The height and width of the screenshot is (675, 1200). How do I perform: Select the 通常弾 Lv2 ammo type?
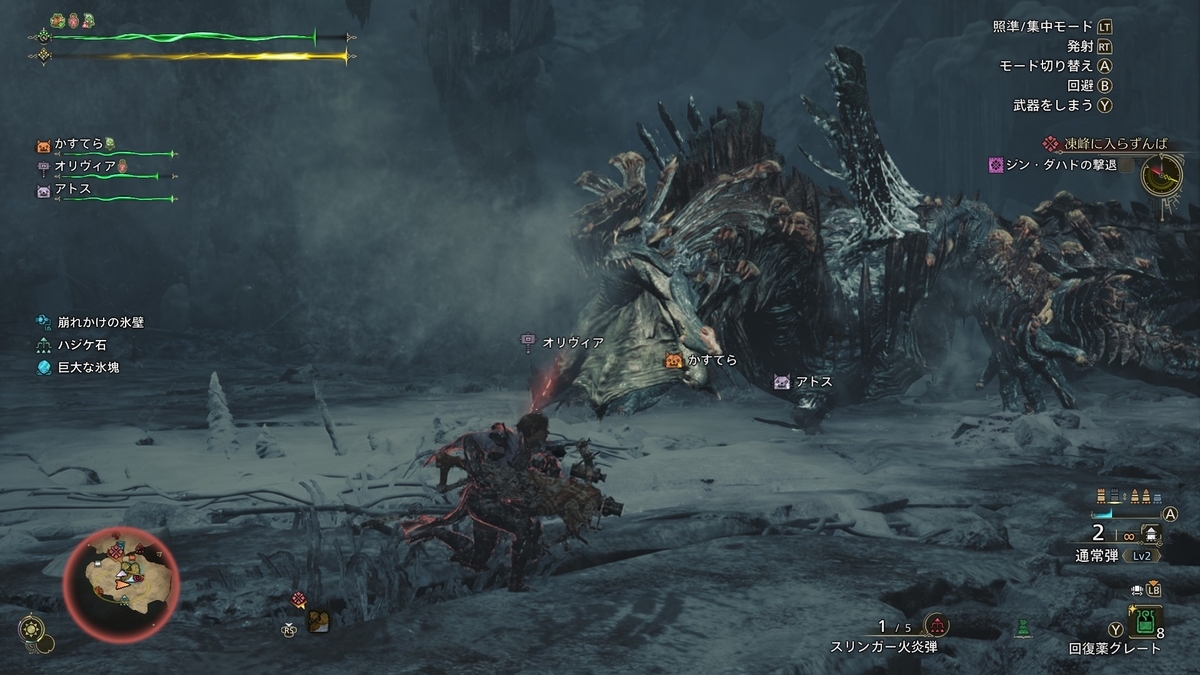pyautogui.click(x=1104, y=555)
